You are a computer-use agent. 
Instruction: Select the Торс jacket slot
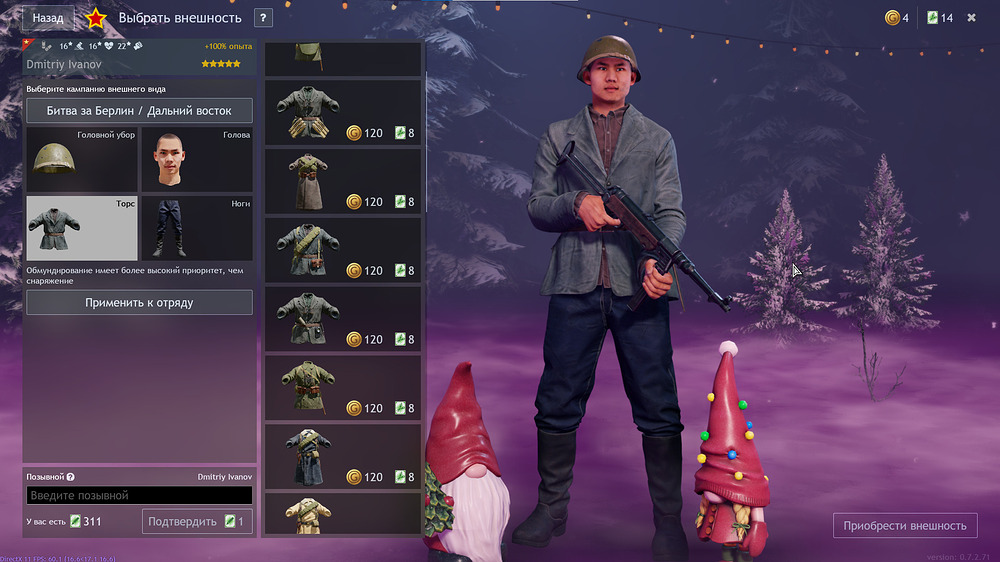tap(81, 228)
